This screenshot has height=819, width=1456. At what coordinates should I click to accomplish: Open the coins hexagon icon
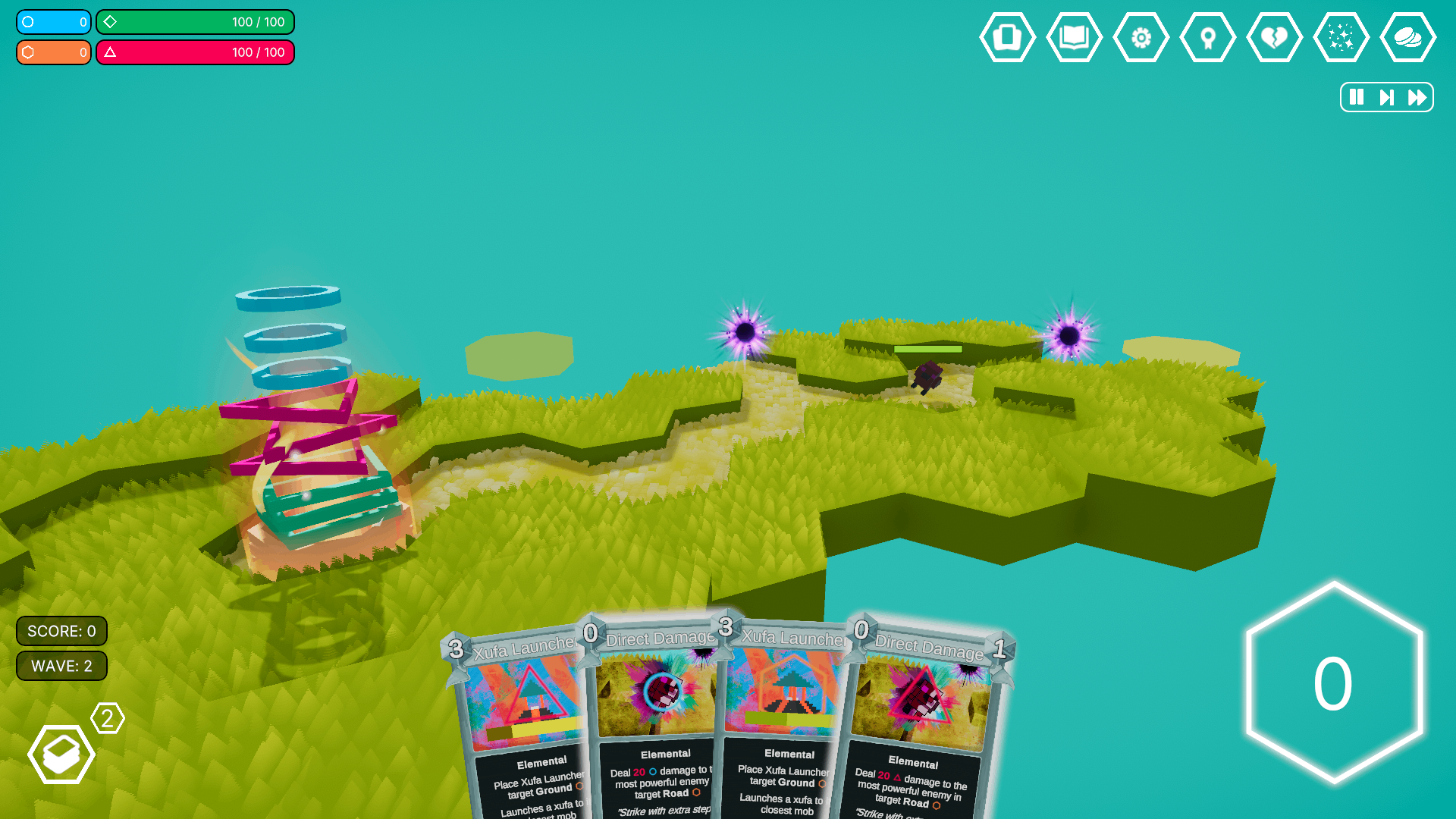1407,37
